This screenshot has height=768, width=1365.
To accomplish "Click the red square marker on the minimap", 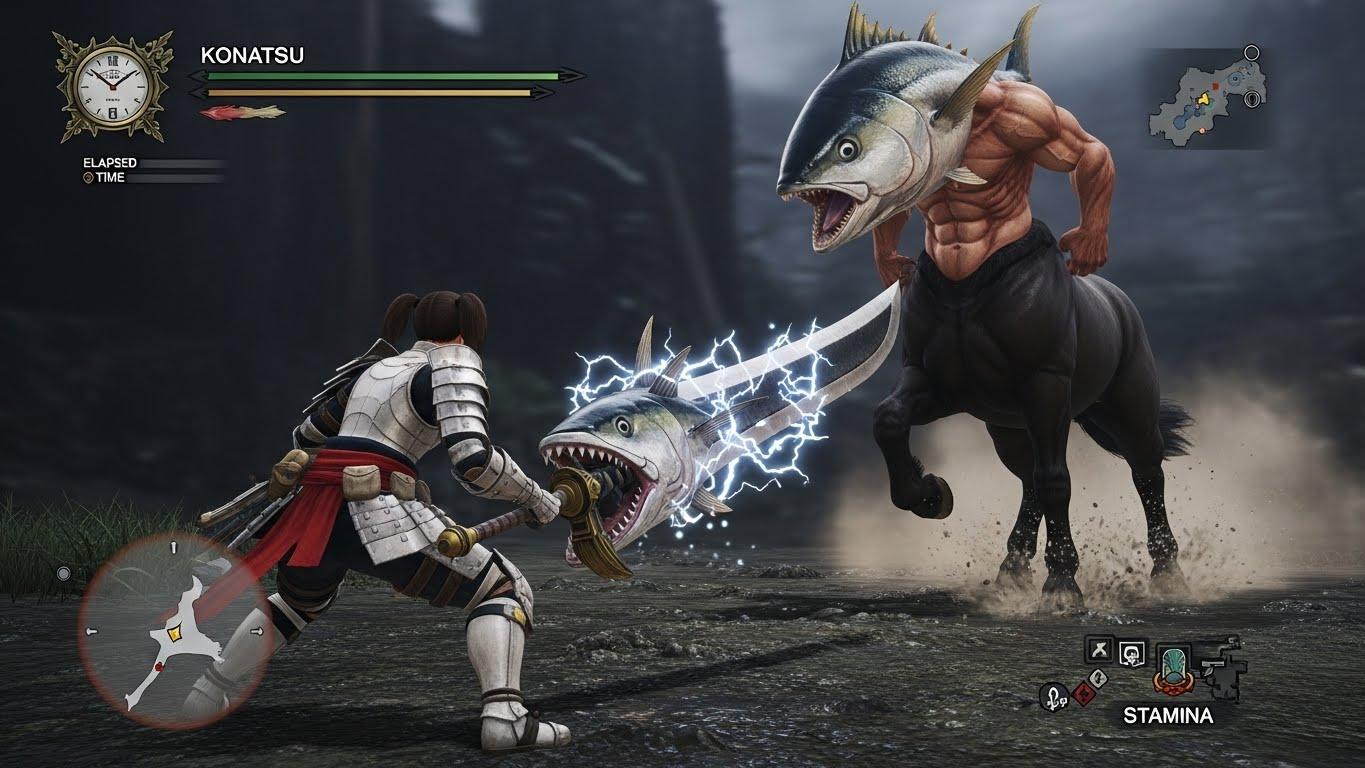I will point(1215,87).
